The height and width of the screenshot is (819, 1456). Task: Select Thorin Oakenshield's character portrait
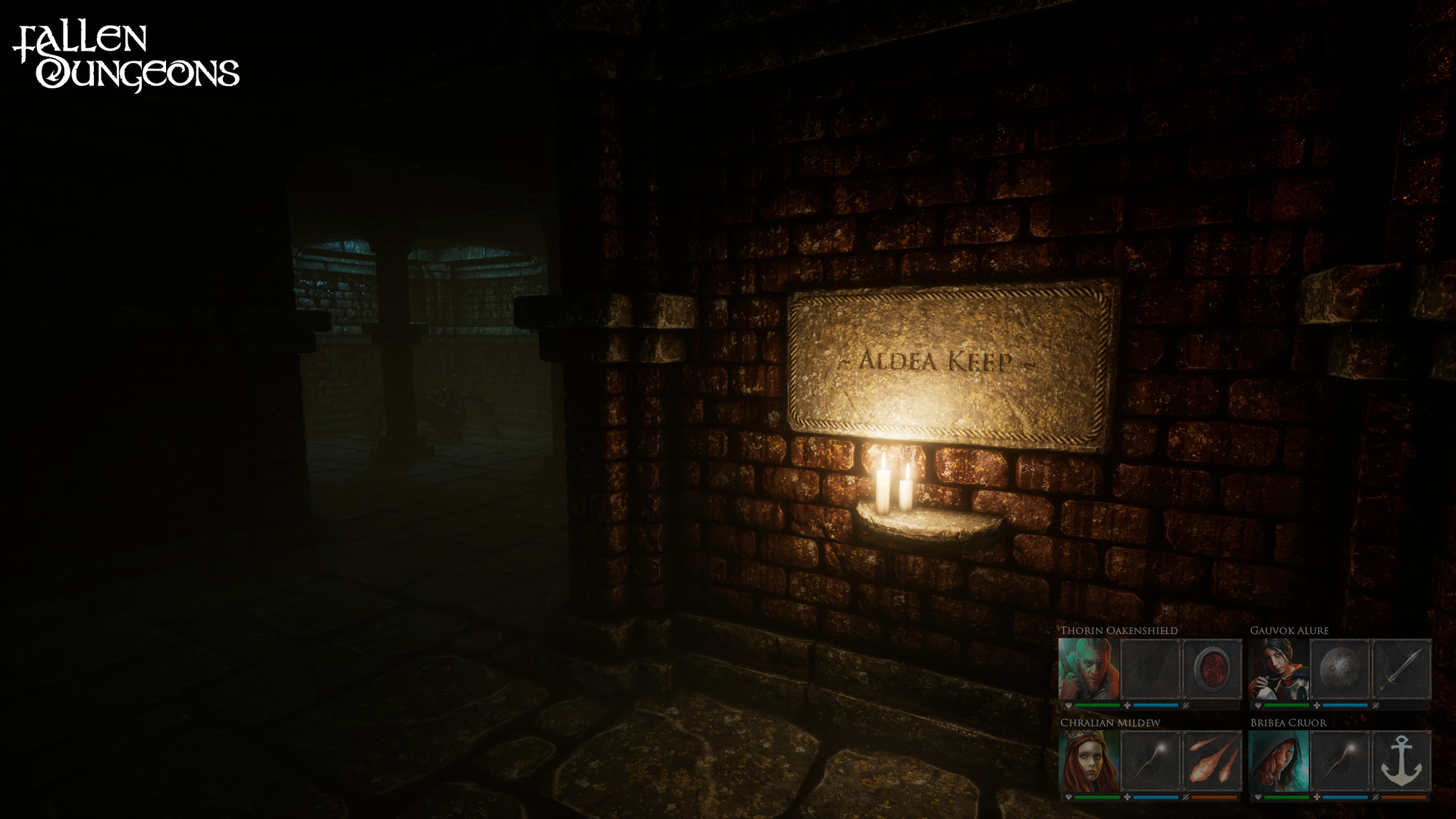(x=1087, y=668)
